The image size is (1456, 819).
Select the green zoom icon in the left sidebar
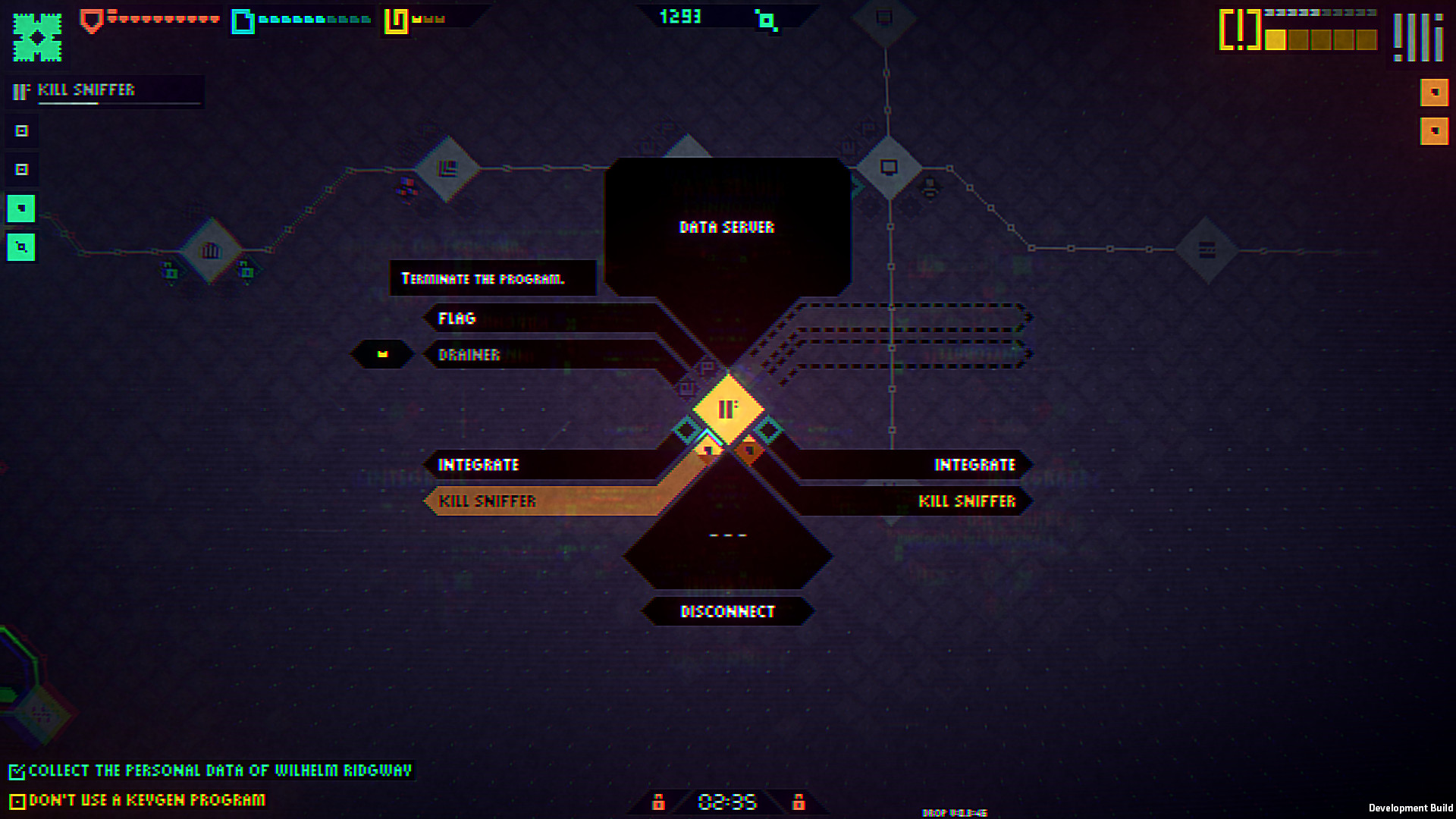click(x=21, y=246)
